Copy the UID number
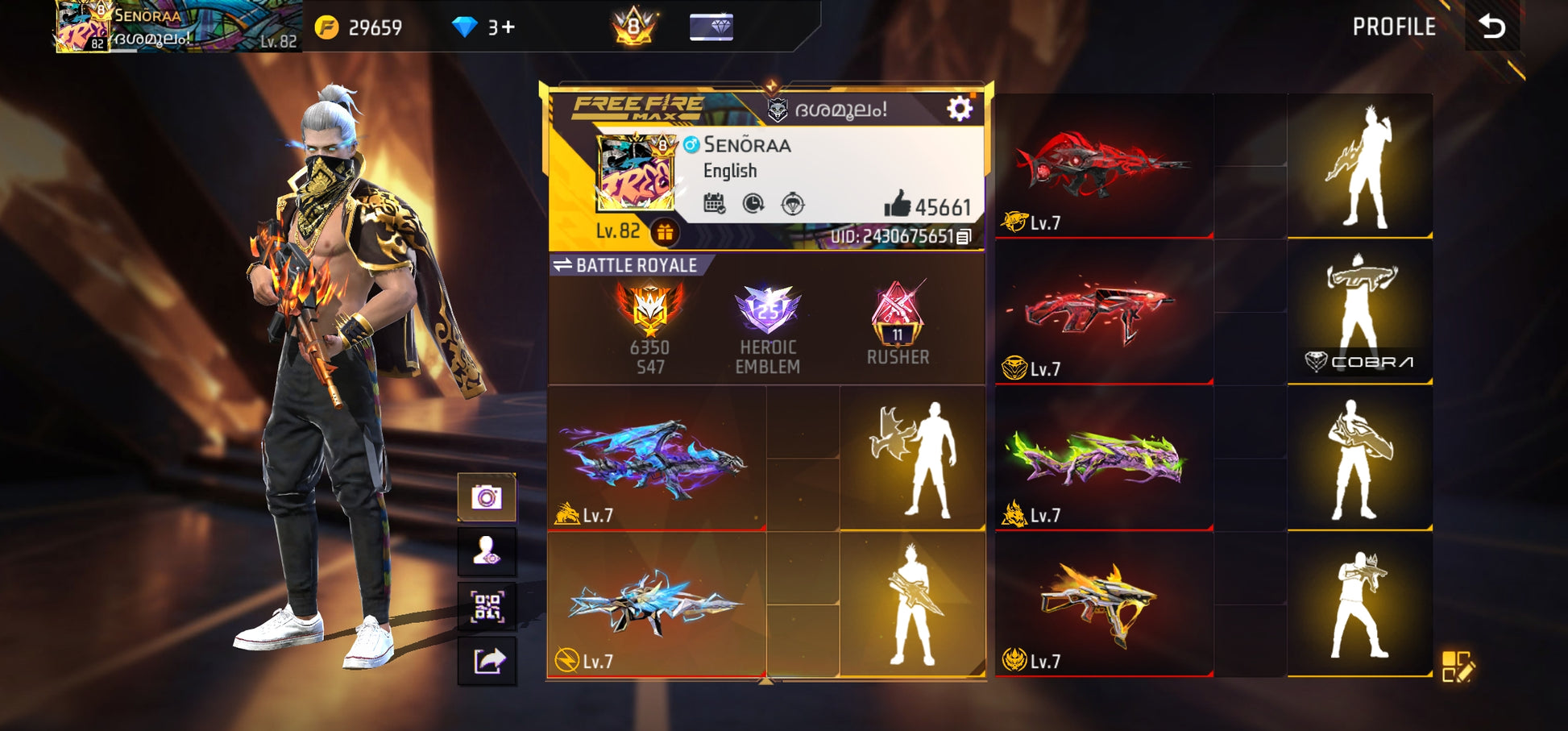Viewport: 1568px width, 731px height. tap(964, 236)
